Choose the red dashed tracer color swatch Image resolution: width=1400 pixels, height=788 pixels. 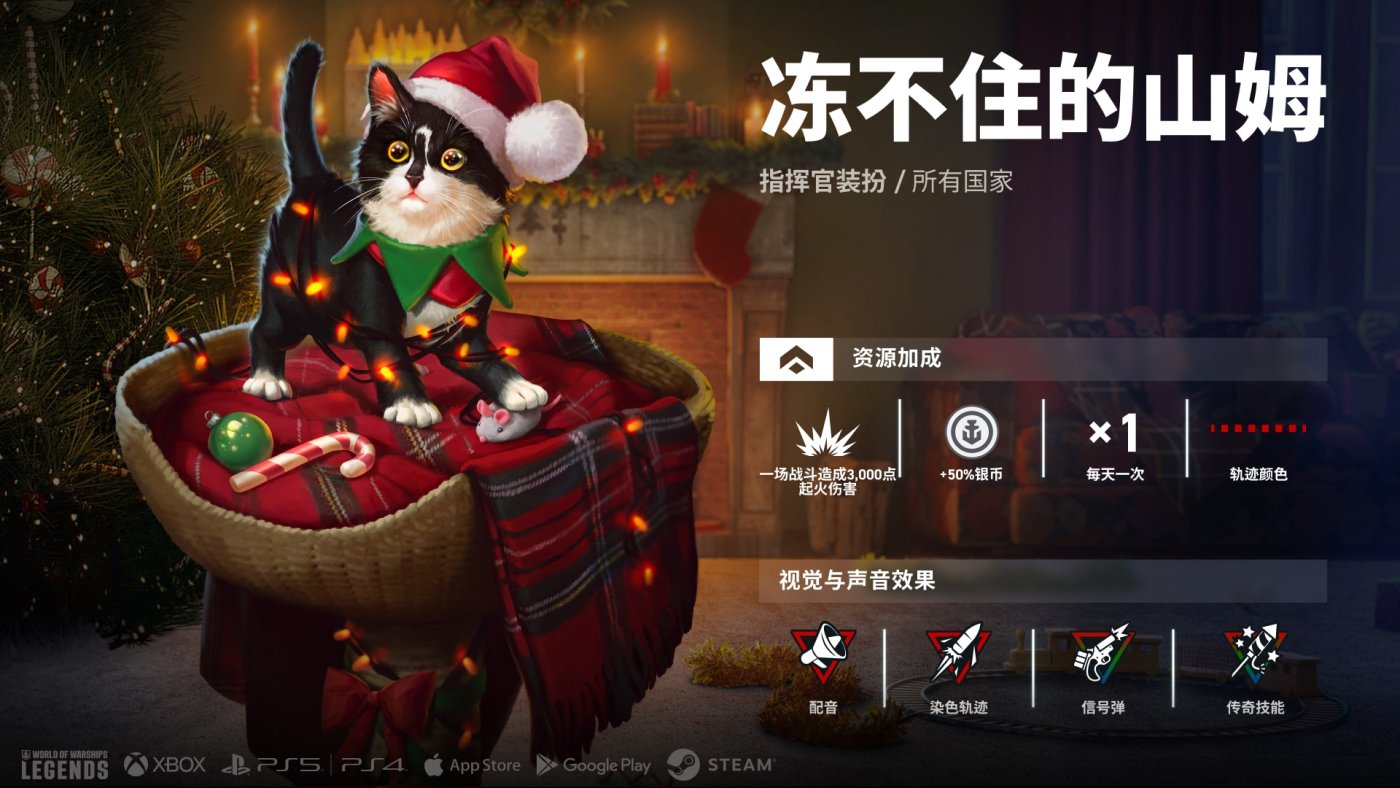[x=1258, y=428]
